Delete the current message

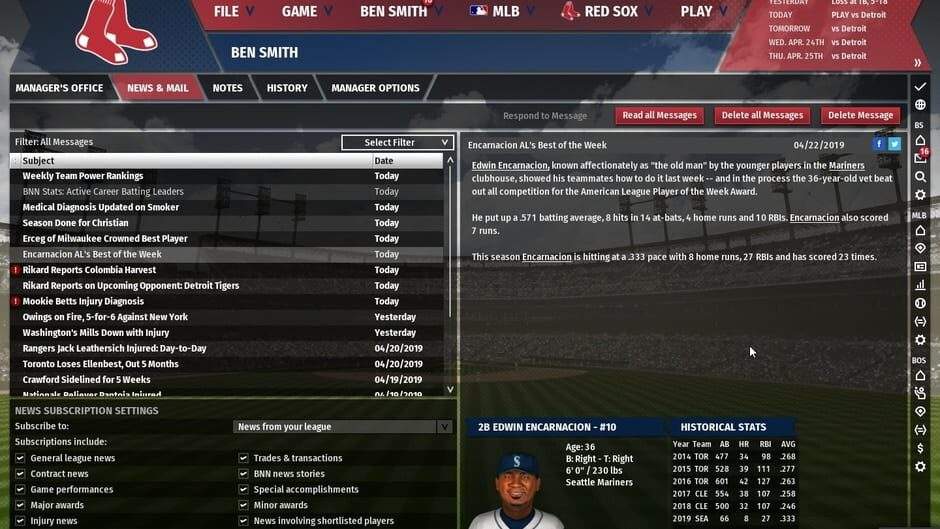pyautogui.click(x=860, y=115)
